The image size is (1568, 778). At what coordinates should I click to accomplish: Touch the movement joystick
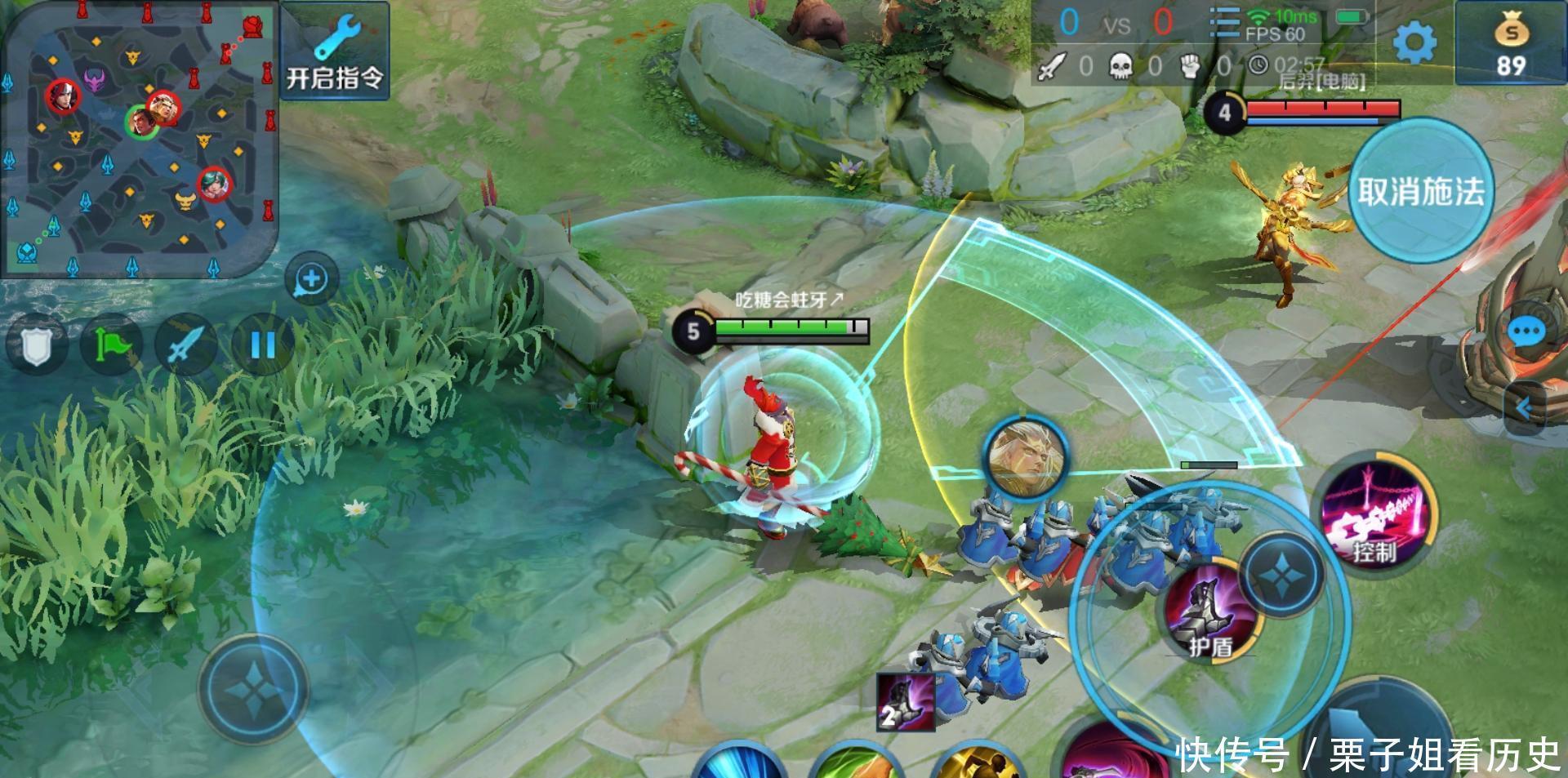[254, 691]
